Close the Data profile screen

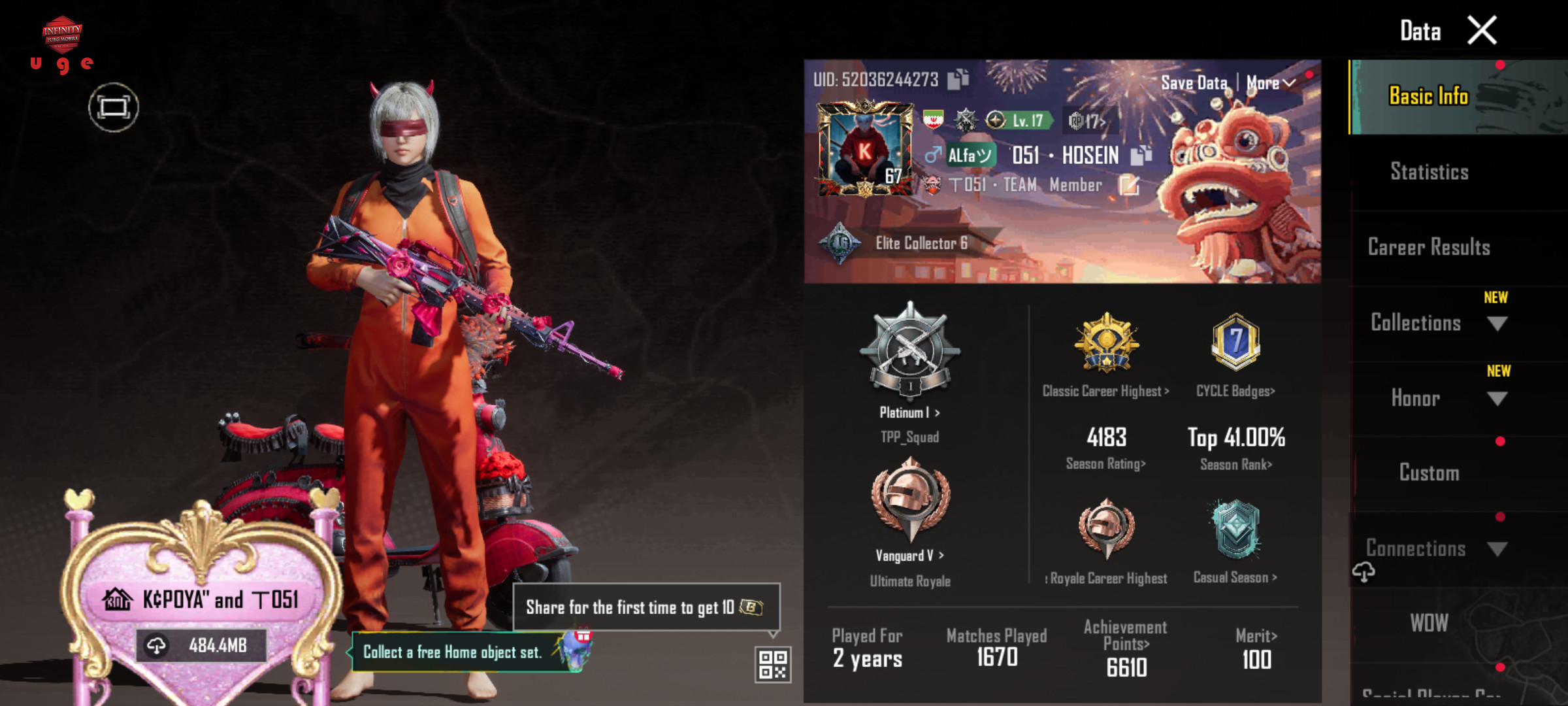[x=1482, y=31]
